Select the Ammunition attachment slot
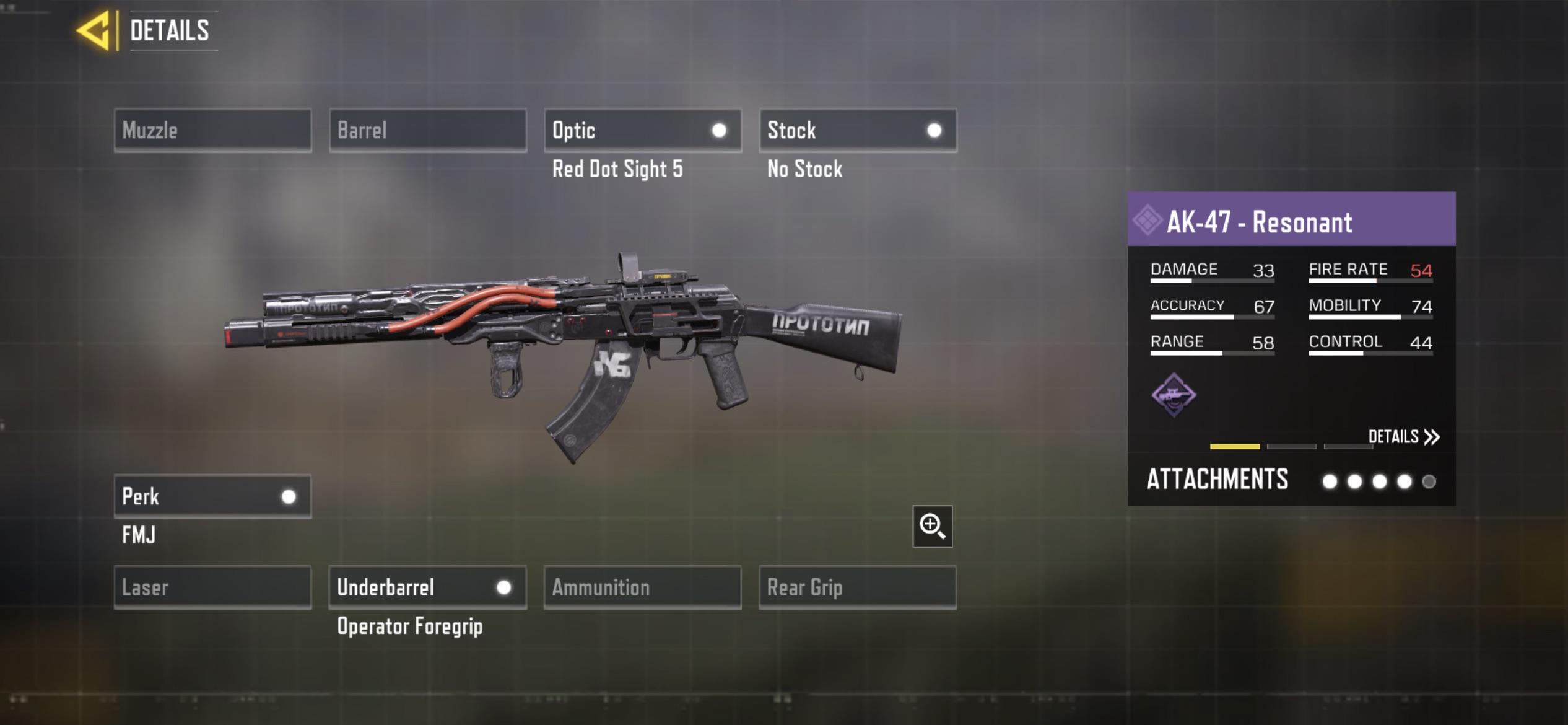 click(642, 587)
